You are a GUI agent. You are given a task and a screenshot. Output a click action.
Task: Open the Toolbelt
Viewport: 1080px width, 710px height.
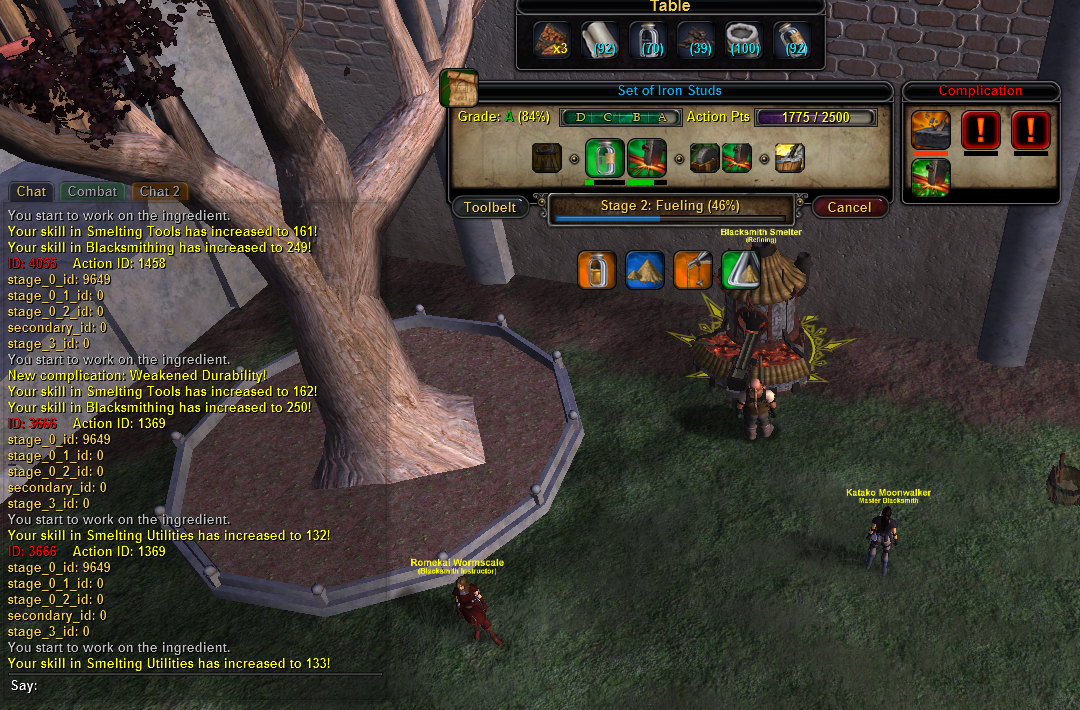pos(490,207)
